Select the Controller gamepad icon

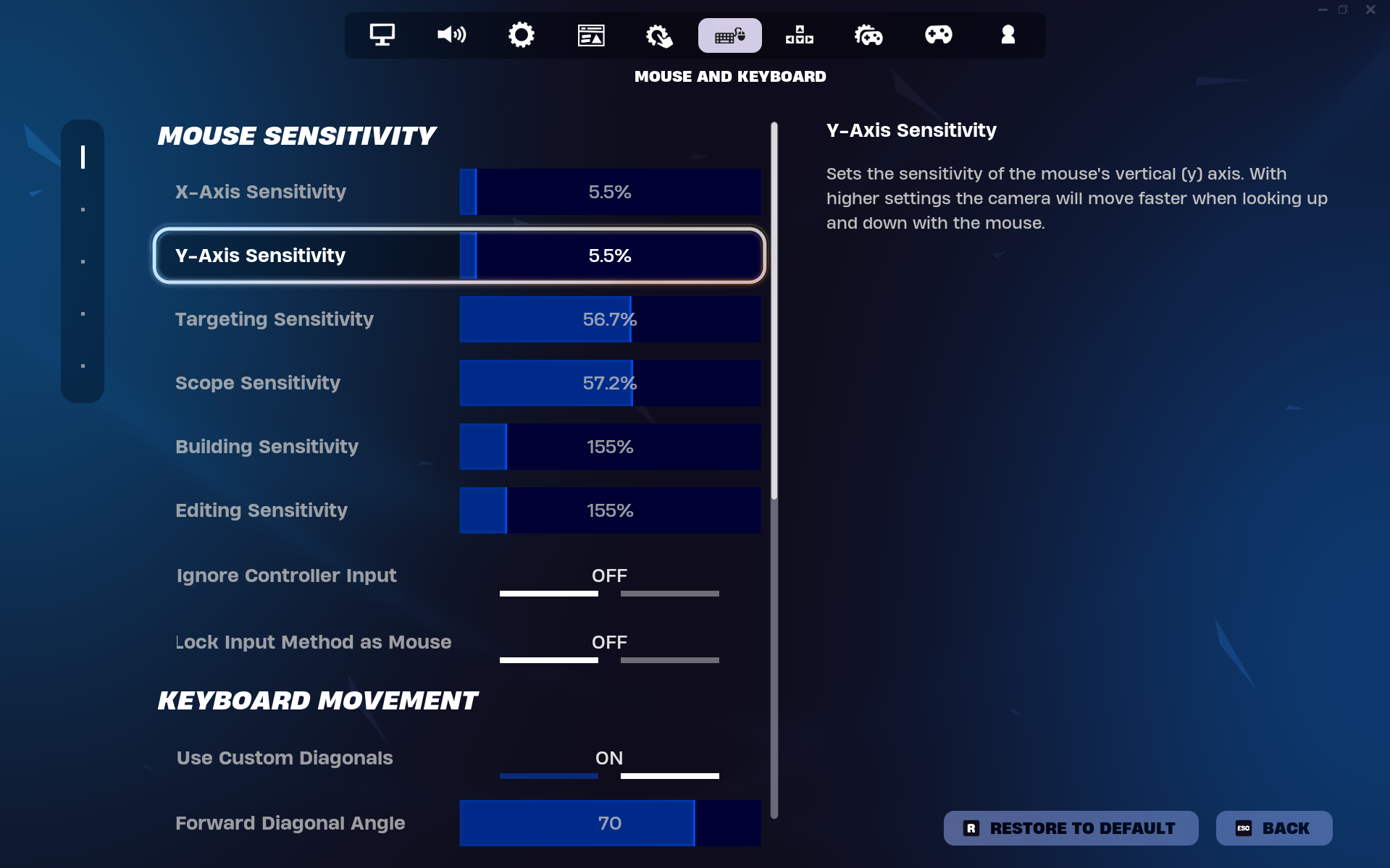coord(938,35)
